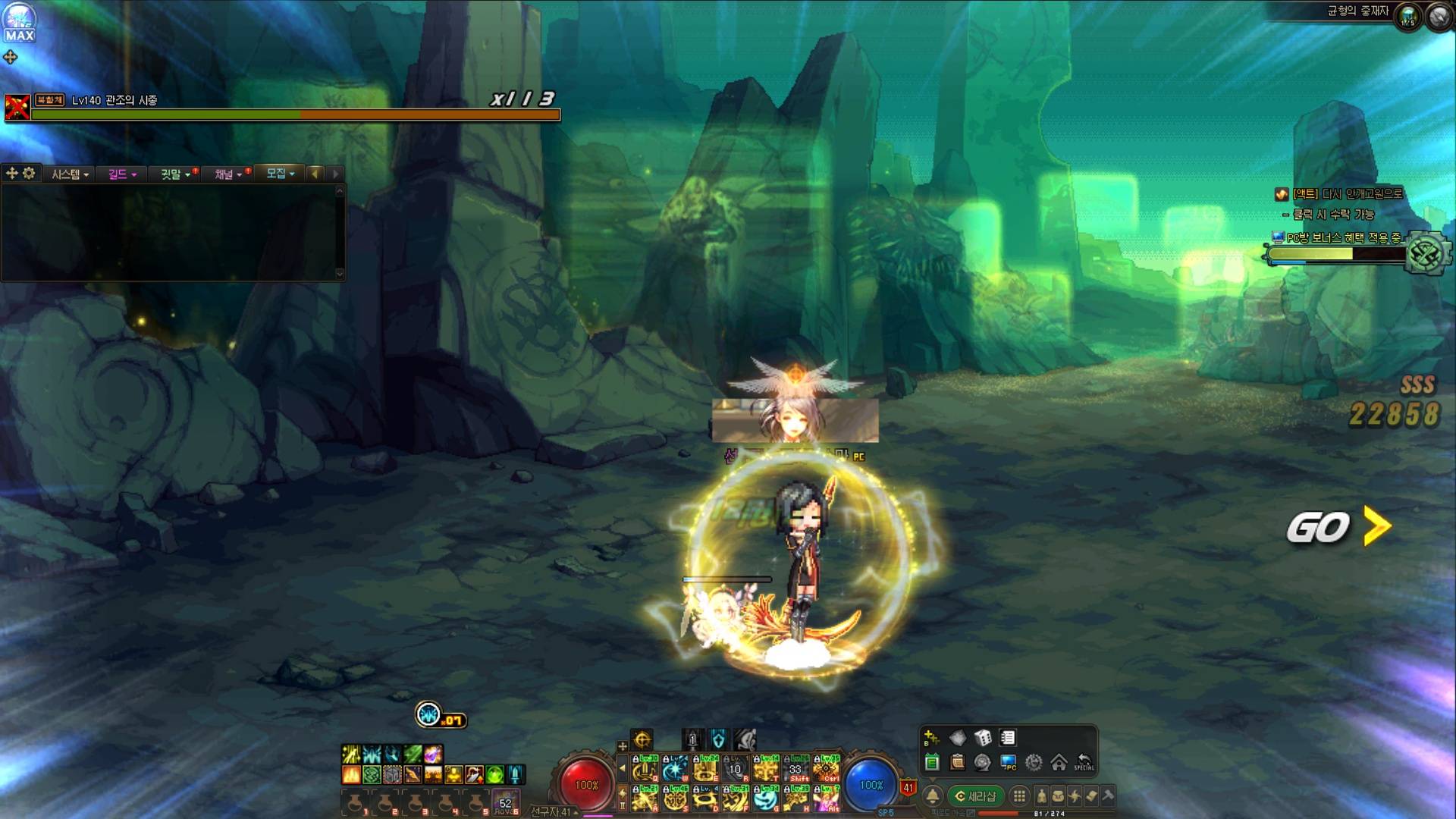Screen dimensions: 1456x819
Task: Switch to the 길드 guild chat tab
Action: click(121, 174)
